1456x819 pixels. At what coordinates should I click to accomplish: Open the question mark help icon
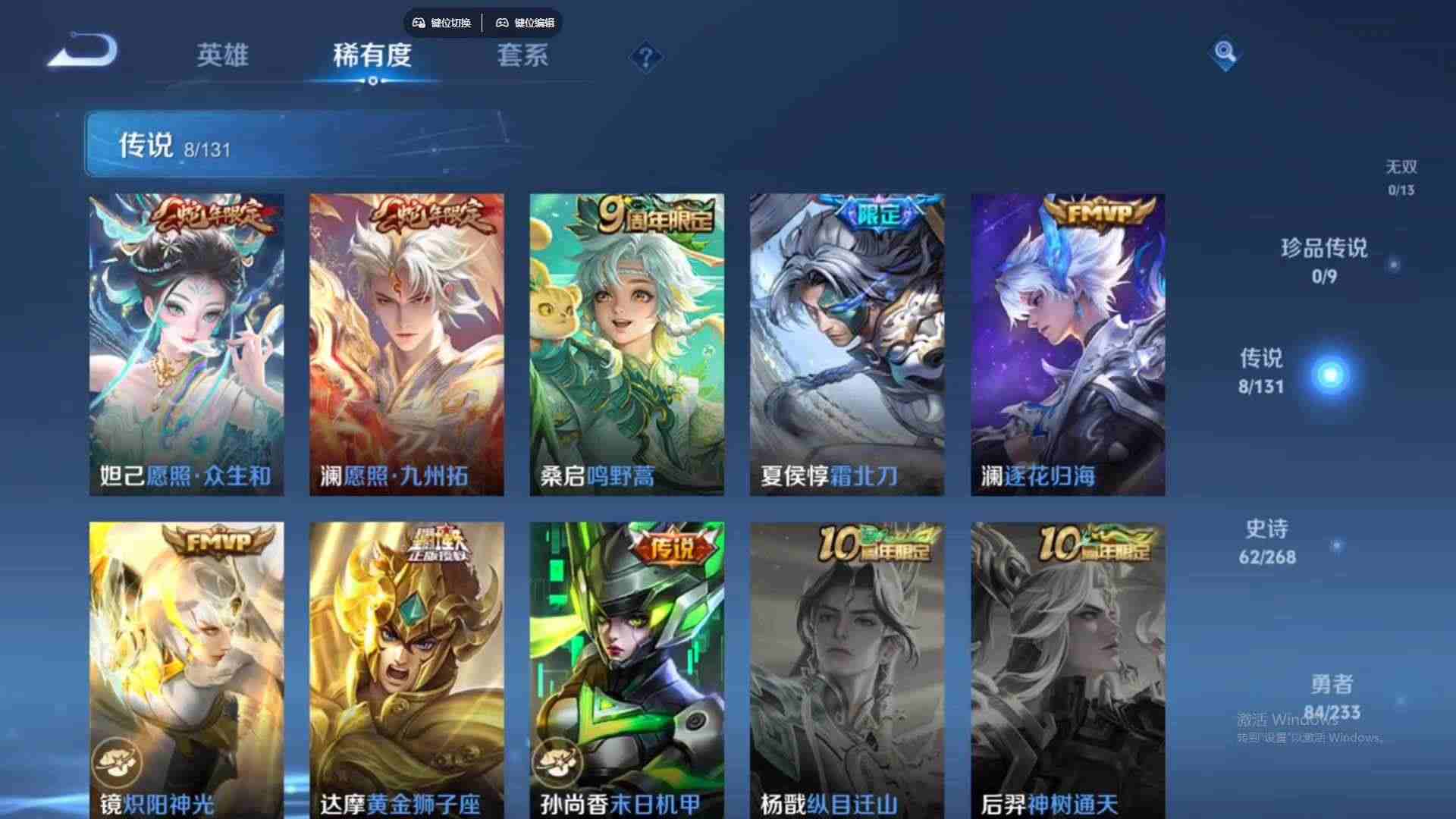(x=644, y=56)
